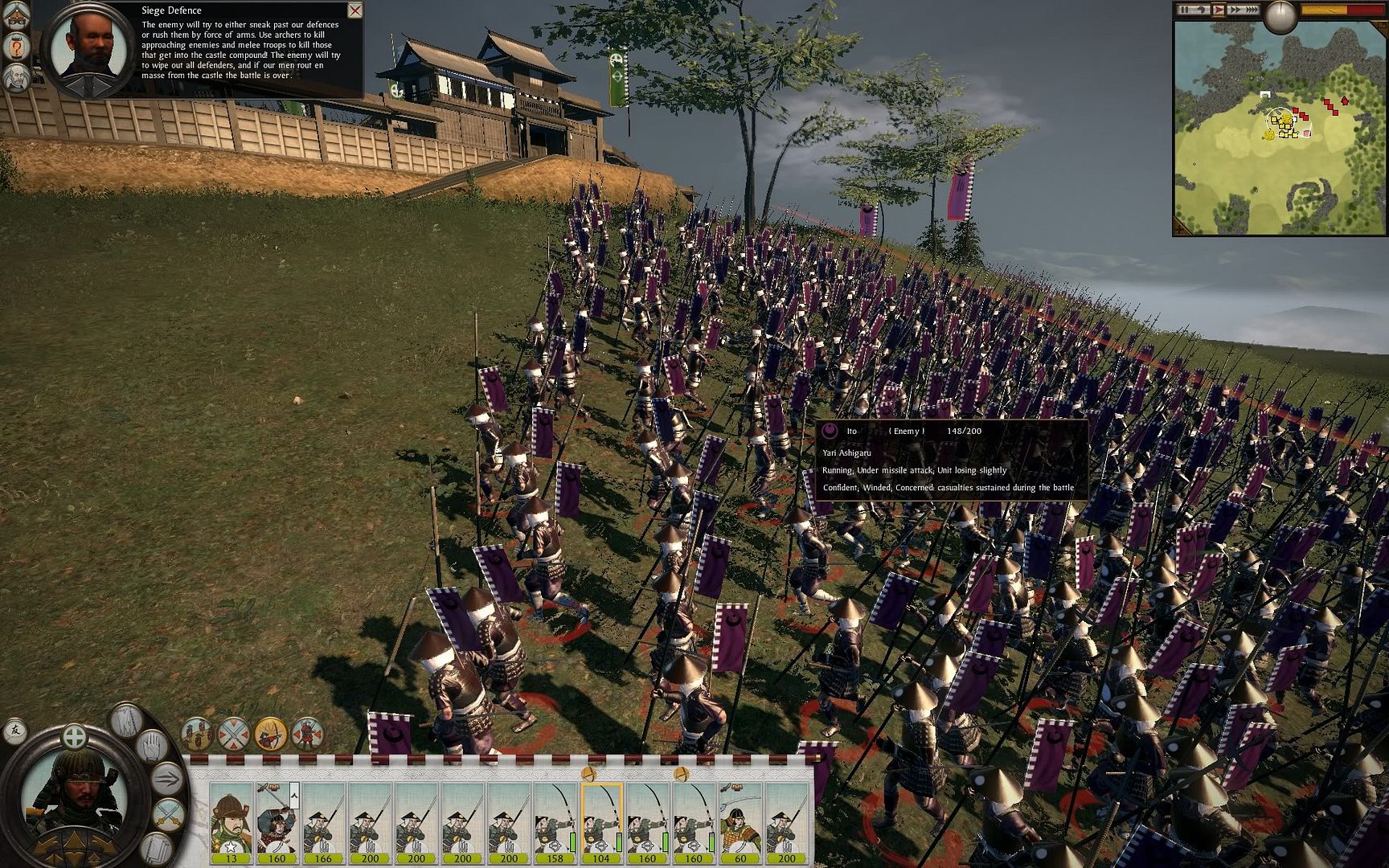Pause the battle

coord(1185,10)
